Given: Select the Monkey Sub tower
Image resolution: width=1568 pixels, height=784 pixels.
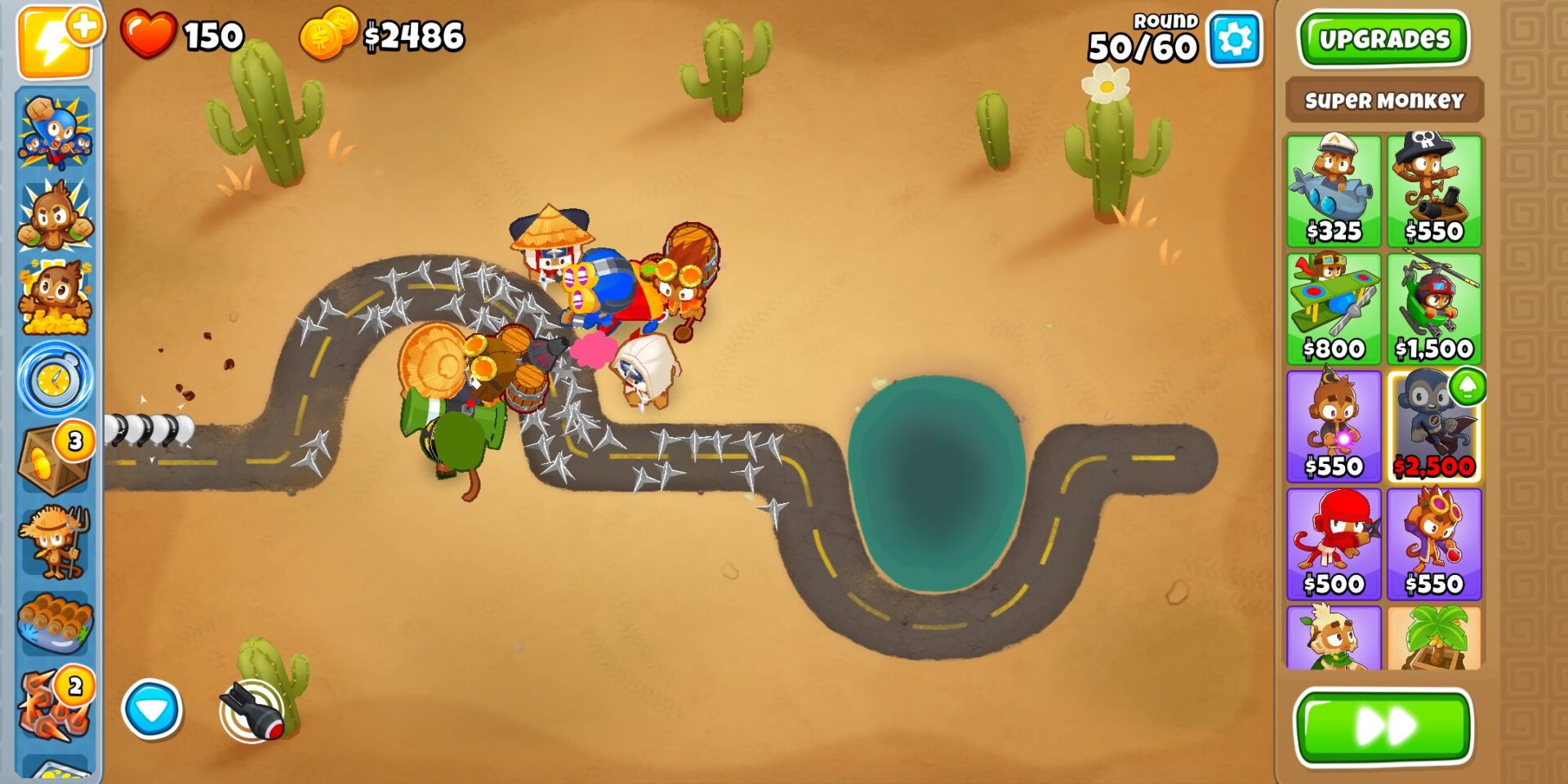Looking at the screenshot, I should 1338,192.
